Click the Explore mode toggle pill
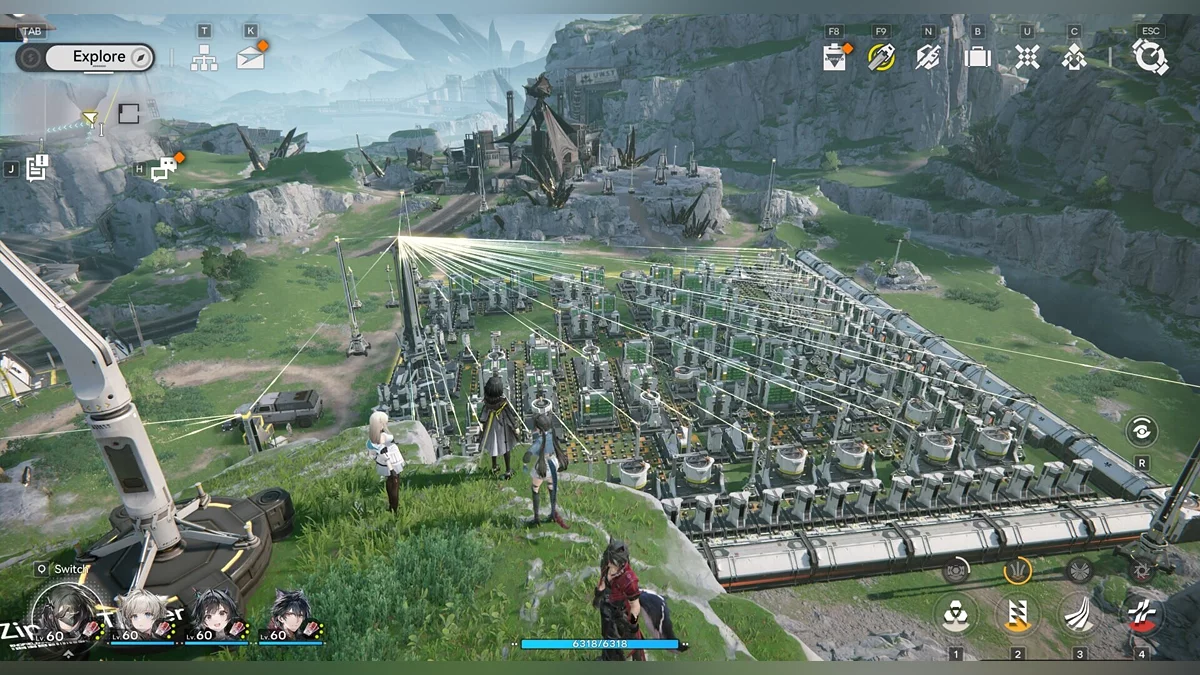Screen dimensions: 1200x675 click(x=86, y=57)
